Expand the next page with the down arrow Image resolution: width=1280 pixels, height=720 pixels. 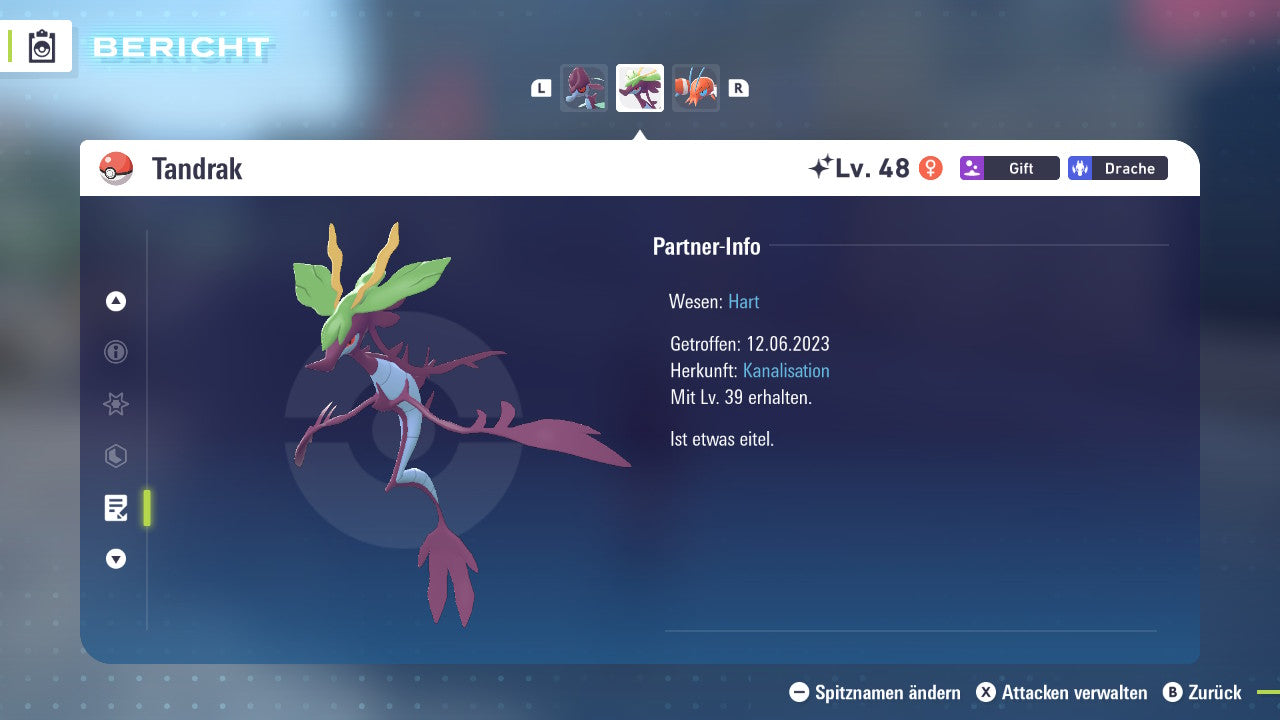coord(115,559)
